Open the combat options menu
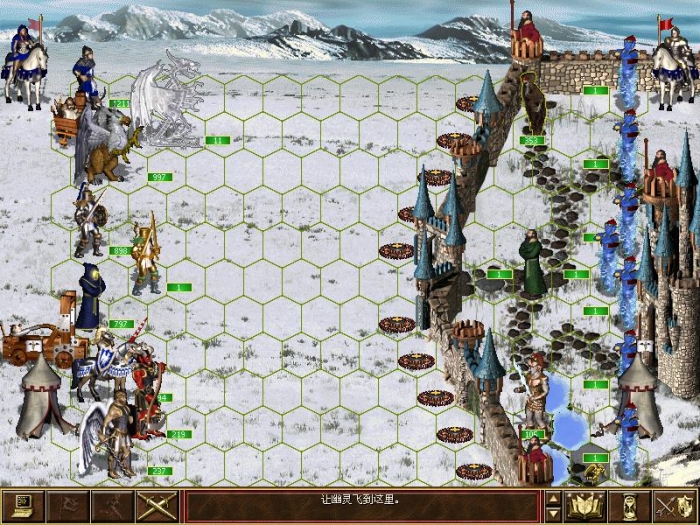 click(24, 505)
